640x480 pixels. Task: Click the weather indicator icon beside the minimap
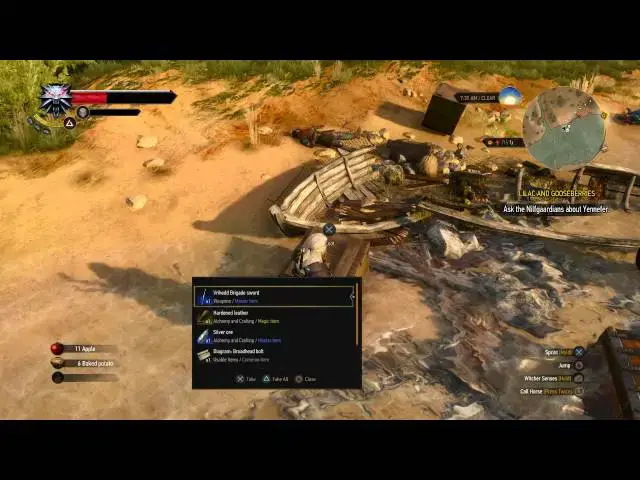pyautogui.click(x=510, y=96)
